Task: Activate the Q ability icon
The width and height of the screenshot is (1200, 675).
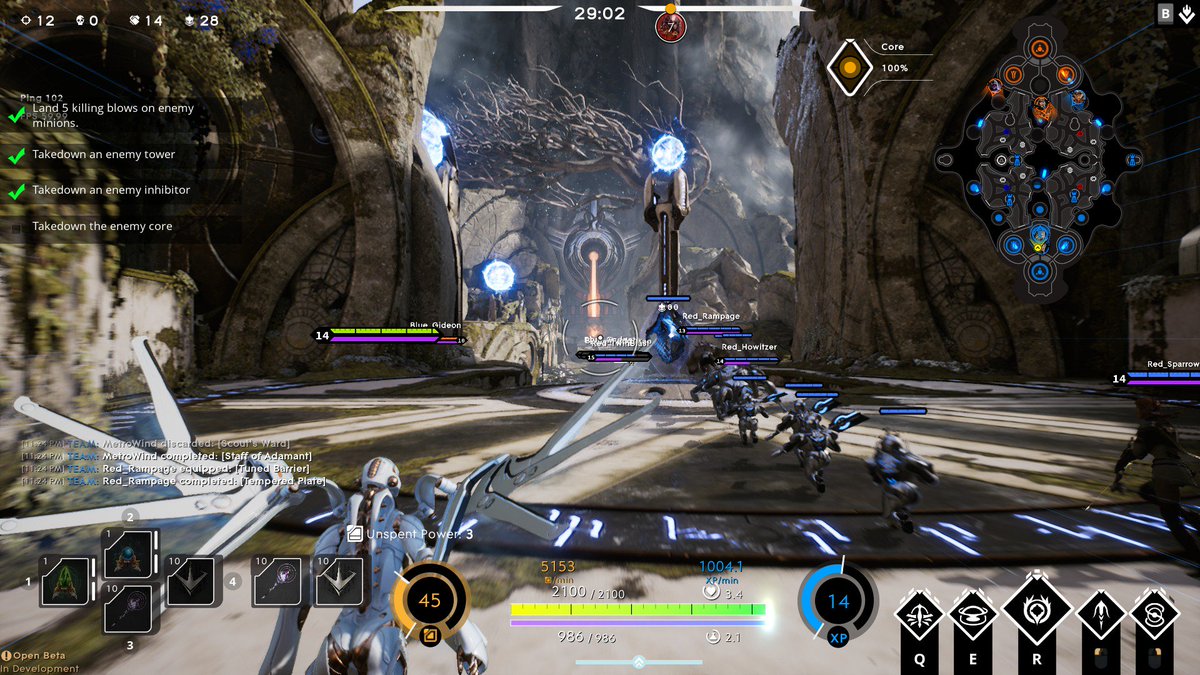Action: [919, 615]
